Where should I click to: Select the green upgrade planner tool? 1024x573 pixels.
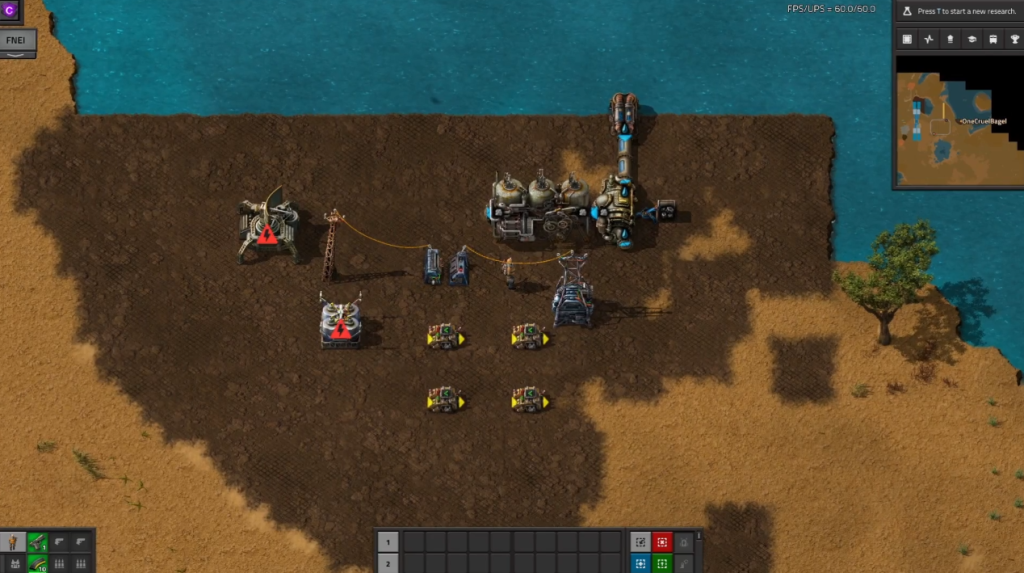pos(662,564)
